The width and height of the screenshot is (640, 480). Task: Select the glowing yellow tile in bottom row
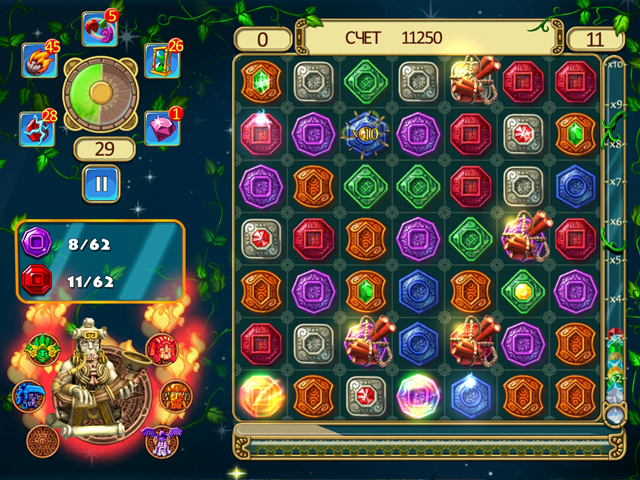tap(260, 392)
